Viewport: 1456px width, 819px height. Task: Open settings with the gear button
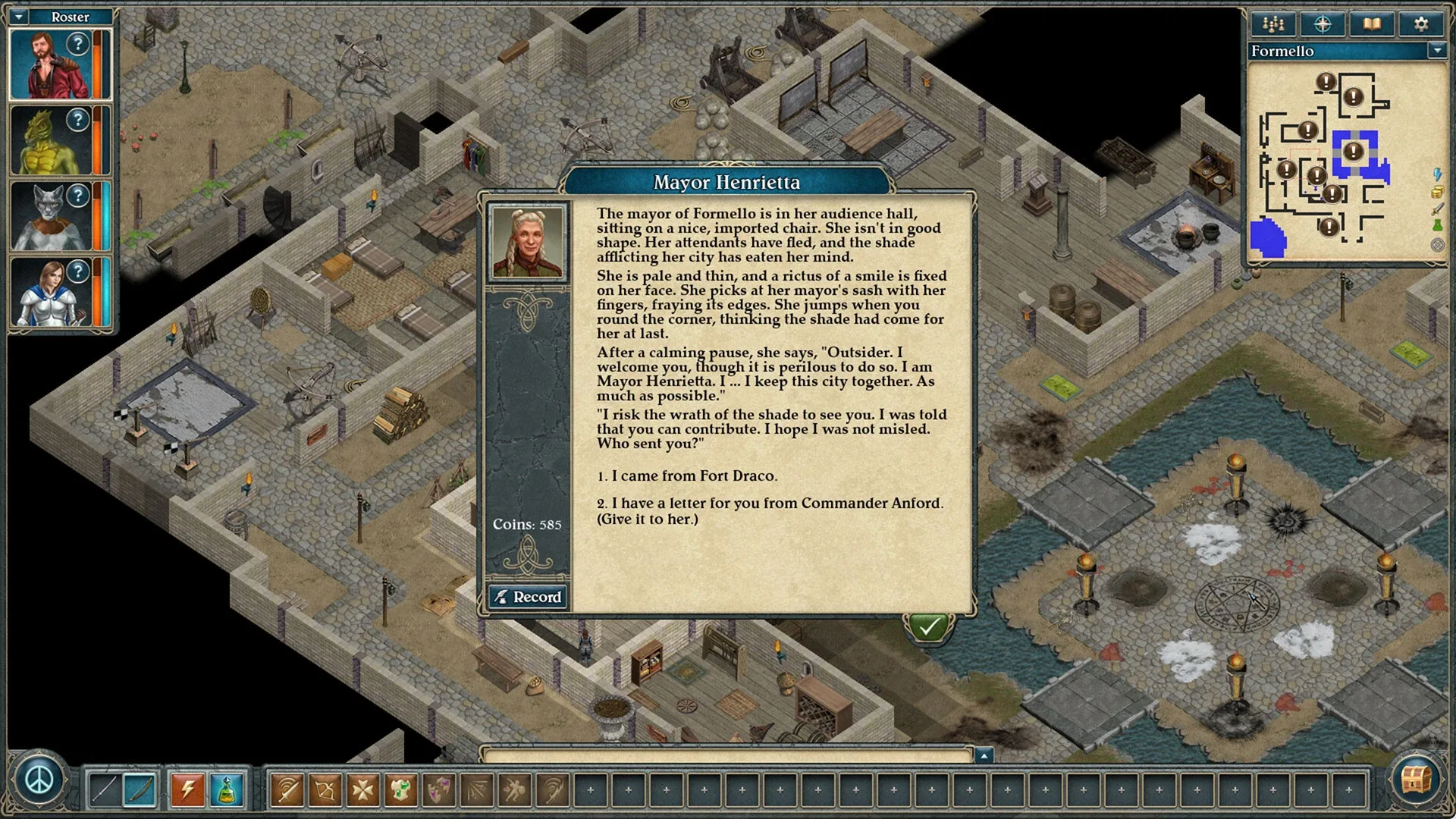[x=1421, y=24]
